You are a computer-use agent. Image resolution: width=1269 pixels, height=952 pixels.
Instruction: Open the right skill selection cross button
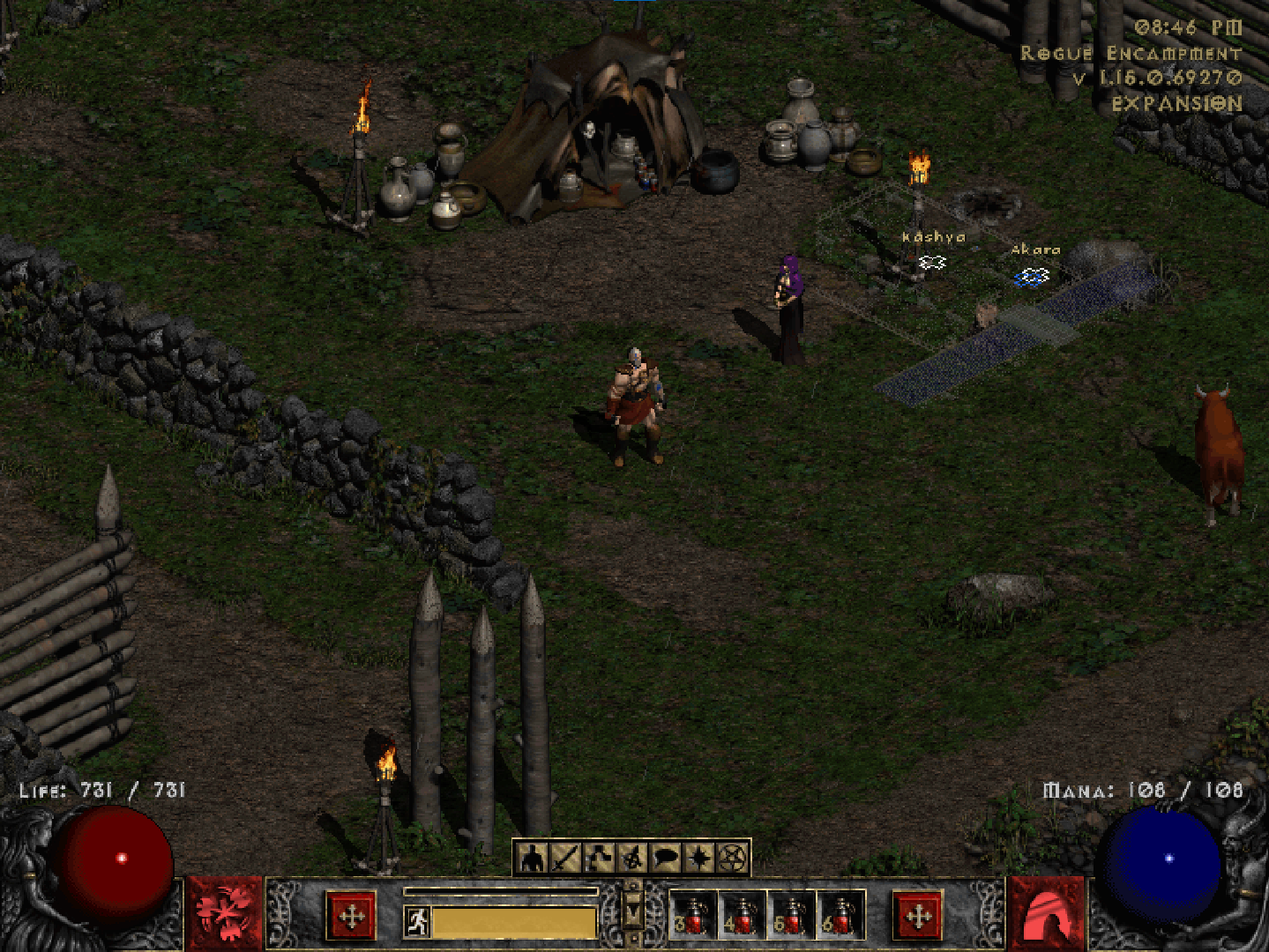click(x=918, y=917)
